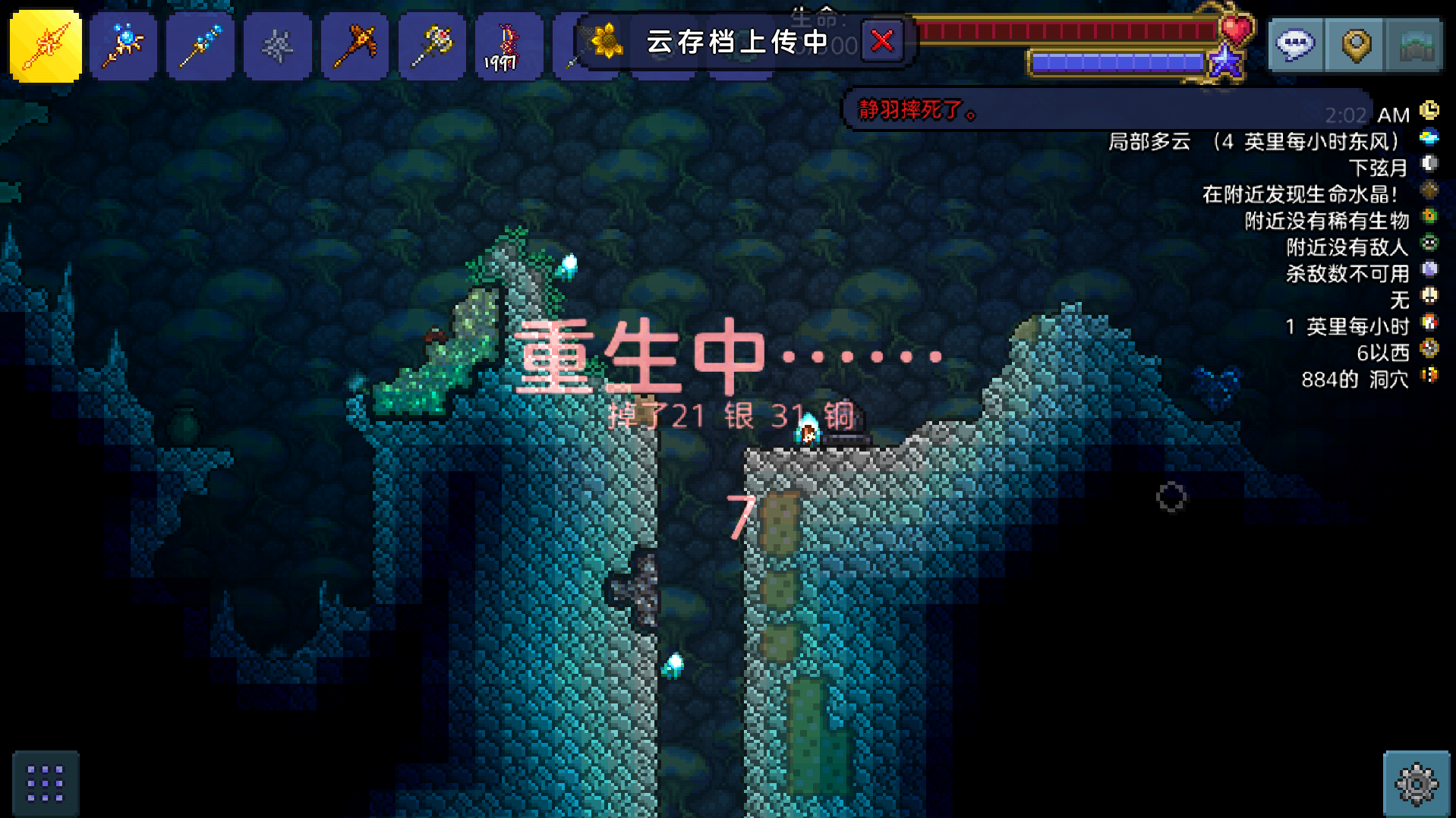Select the golden sword in the first hotbar slot
This screenshot has width=1456, height=818.
[45, 46]
